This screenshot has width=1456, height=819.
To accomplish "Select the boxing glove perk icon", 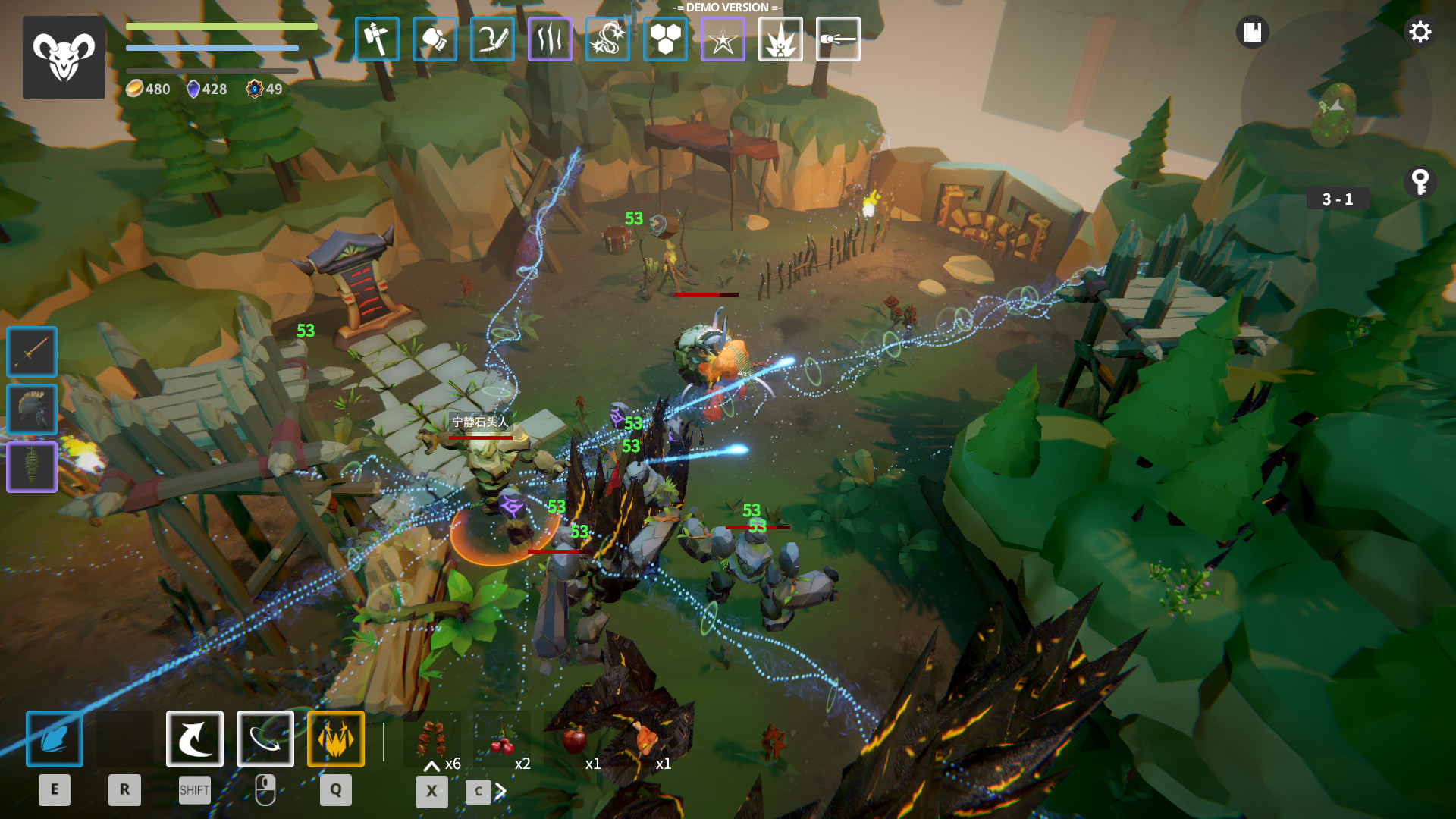I will (x=435, y=39).
